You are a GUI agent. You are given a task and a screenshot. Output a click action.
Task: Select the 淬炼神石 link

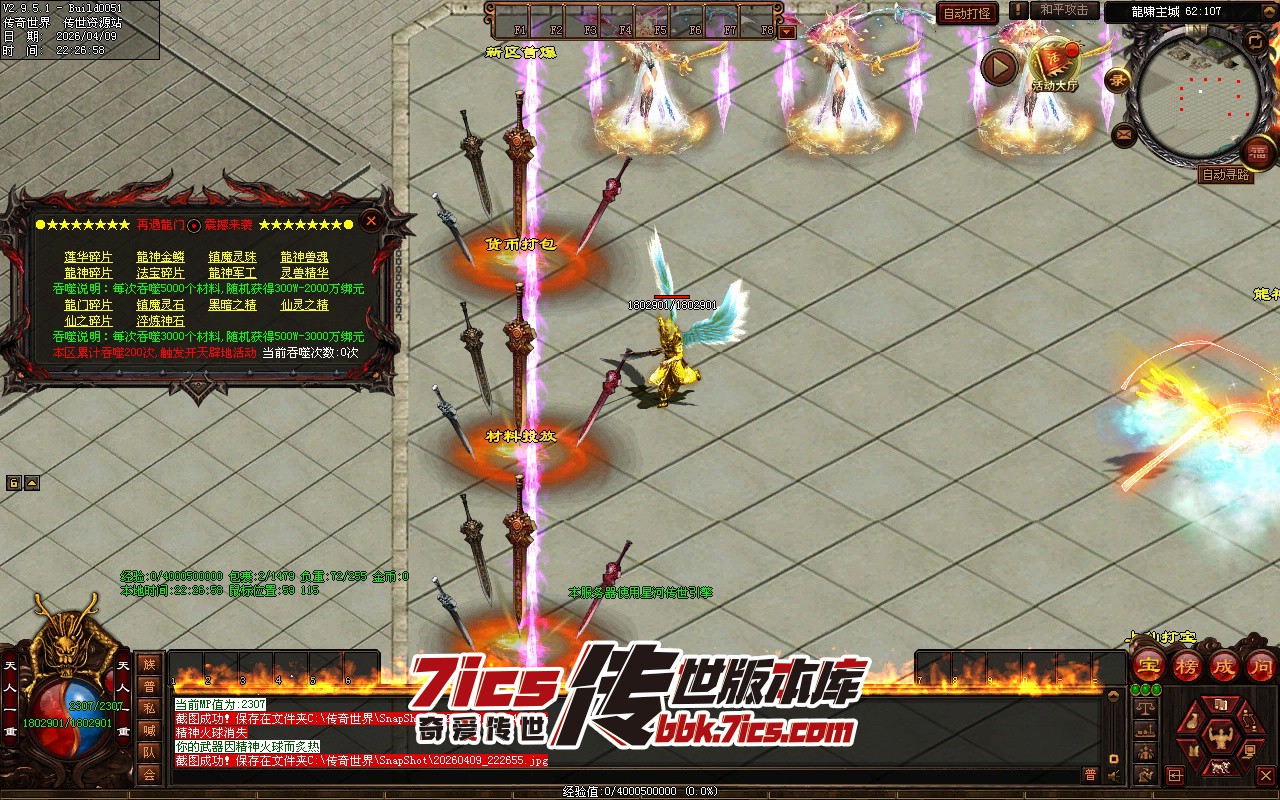pos(160,321)
